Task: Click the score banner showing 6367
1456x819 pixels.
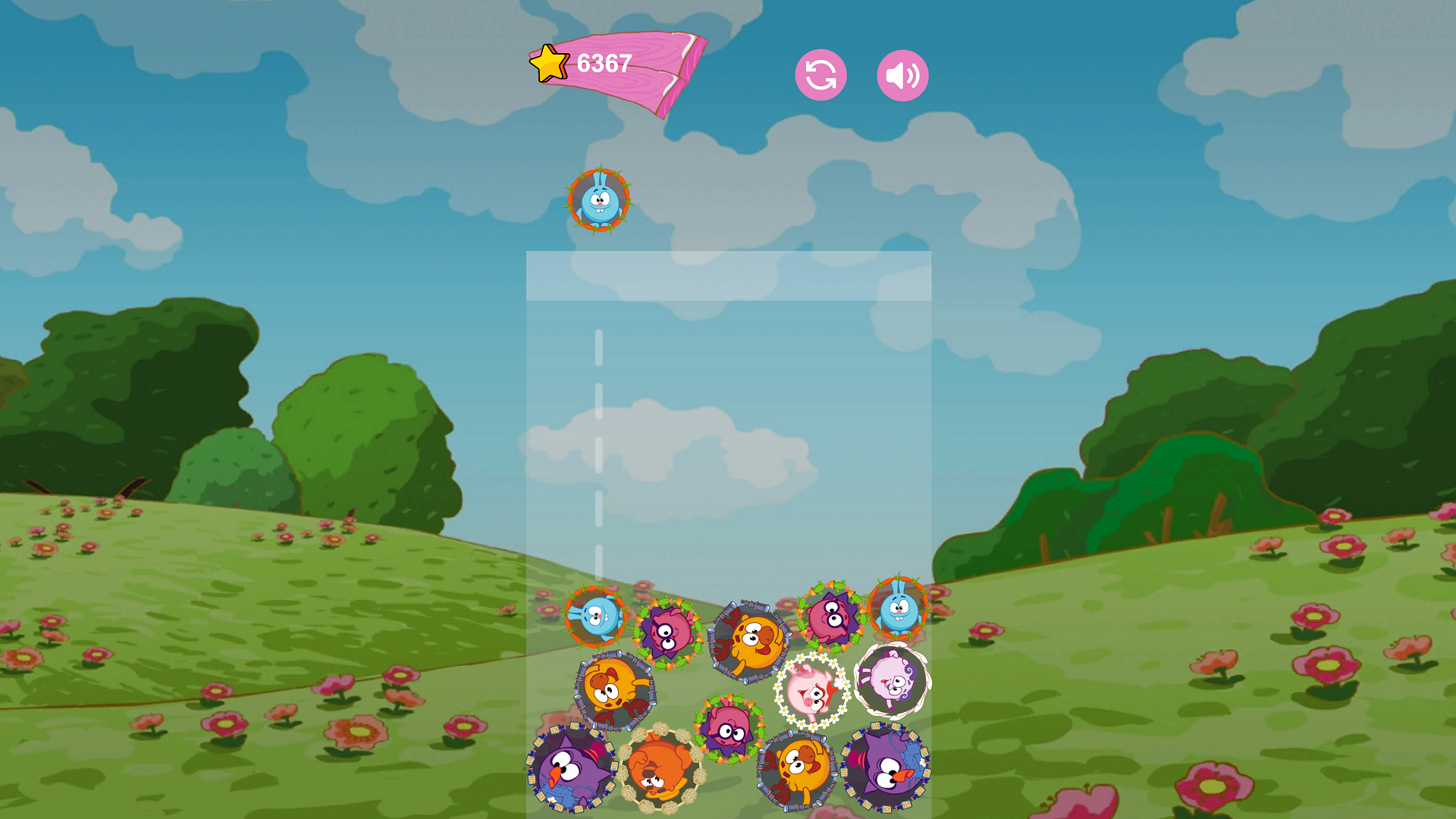Action: coord(603,63)
